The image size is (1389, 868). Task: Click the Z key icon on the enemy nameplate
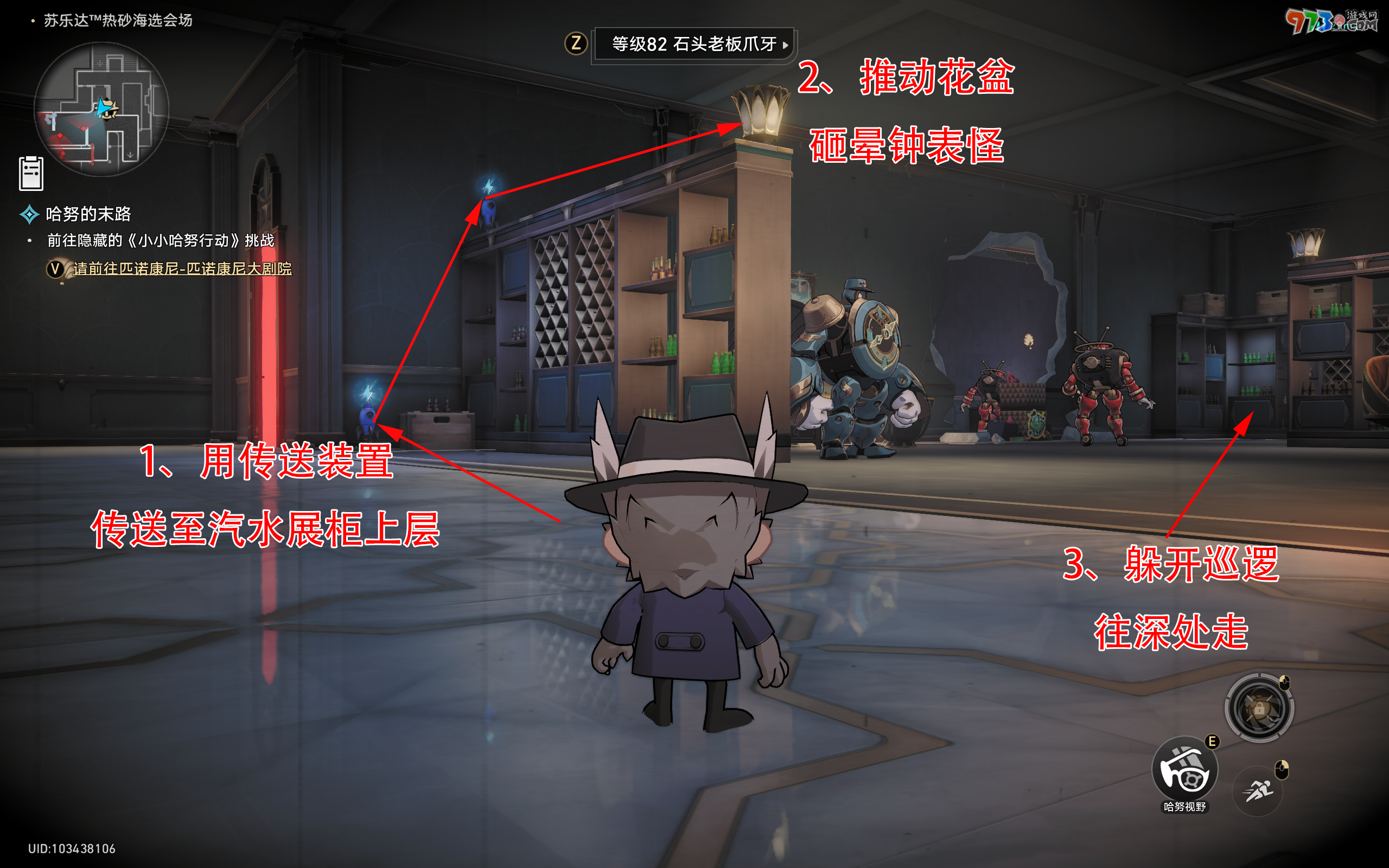[576, 42]
